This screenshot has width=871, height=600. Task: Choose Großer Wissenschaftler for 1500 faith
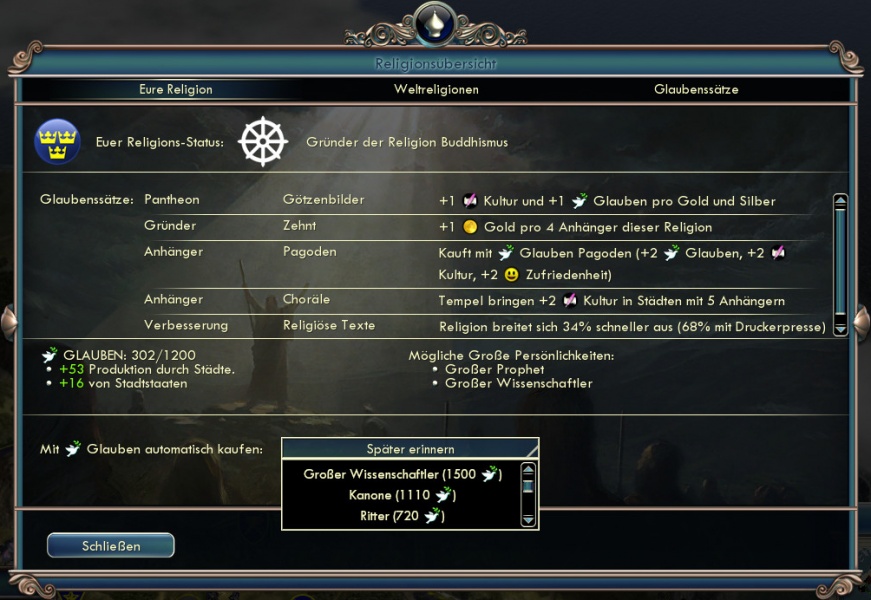(x=402, y=474)
